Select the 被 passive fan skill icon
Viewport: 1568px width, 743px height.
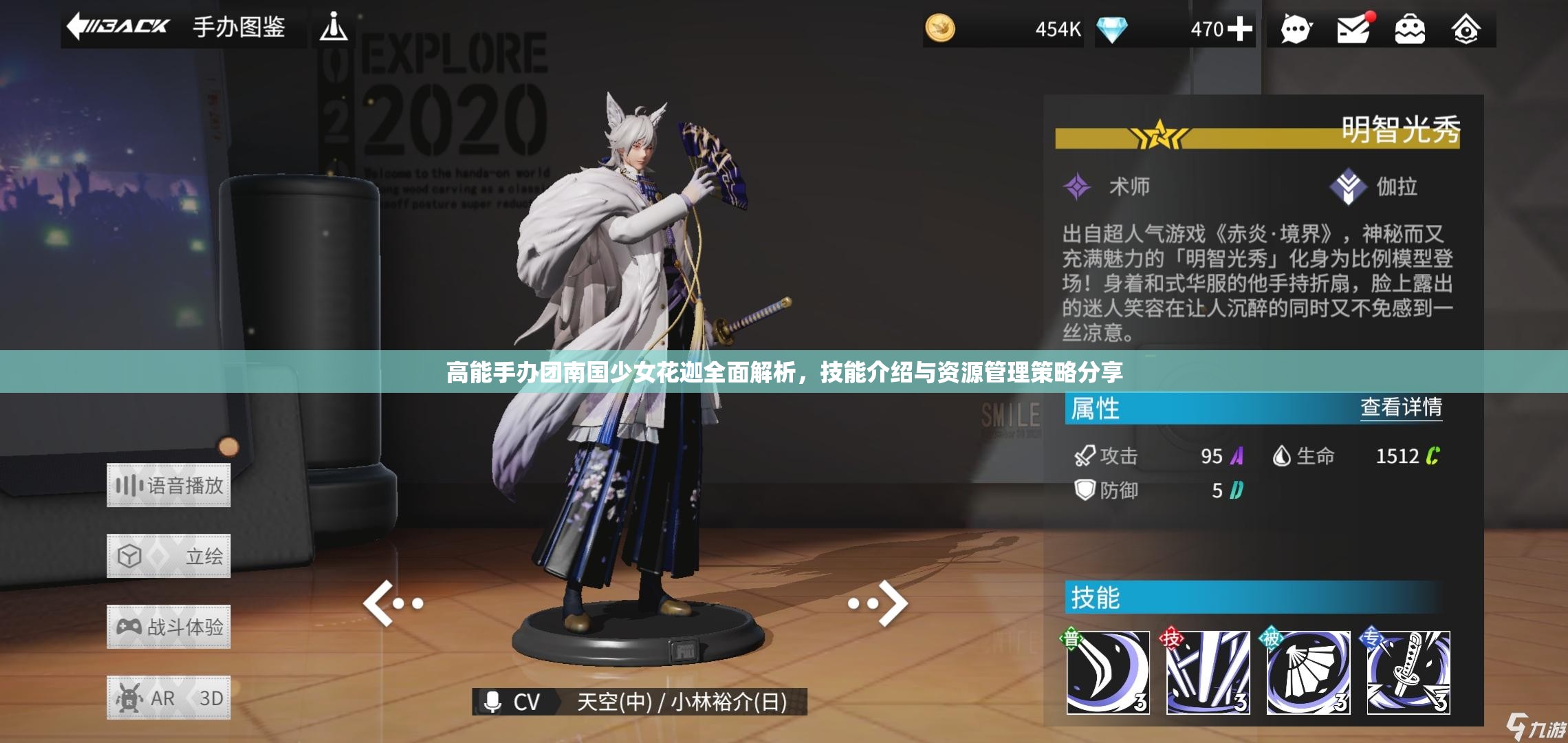click(x=1308, y=672)
